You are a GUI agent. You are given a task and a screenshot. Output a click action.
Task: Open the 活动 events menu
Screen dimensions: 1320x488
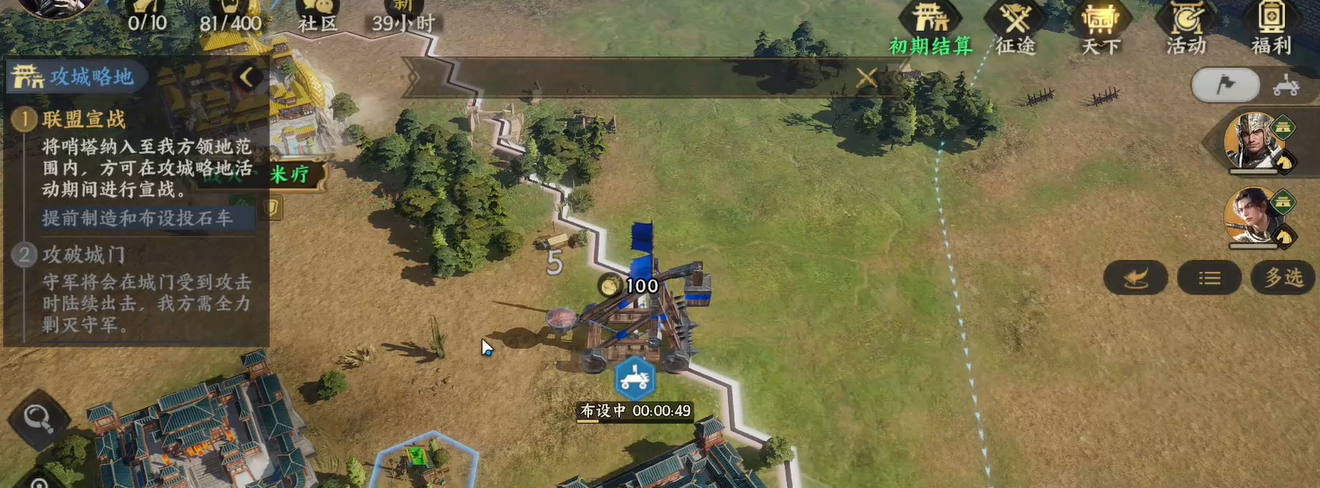tap(1186, 26)
